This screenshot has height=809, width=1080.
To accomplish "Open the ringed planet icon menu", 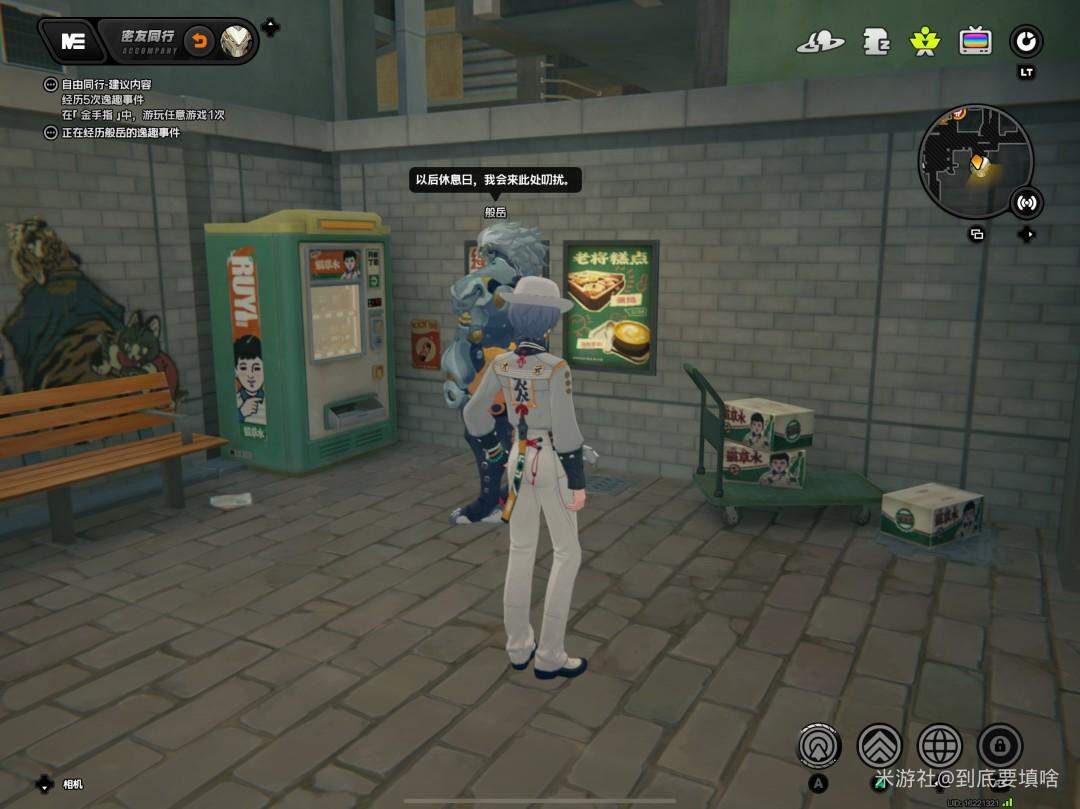I will [820, 42].
